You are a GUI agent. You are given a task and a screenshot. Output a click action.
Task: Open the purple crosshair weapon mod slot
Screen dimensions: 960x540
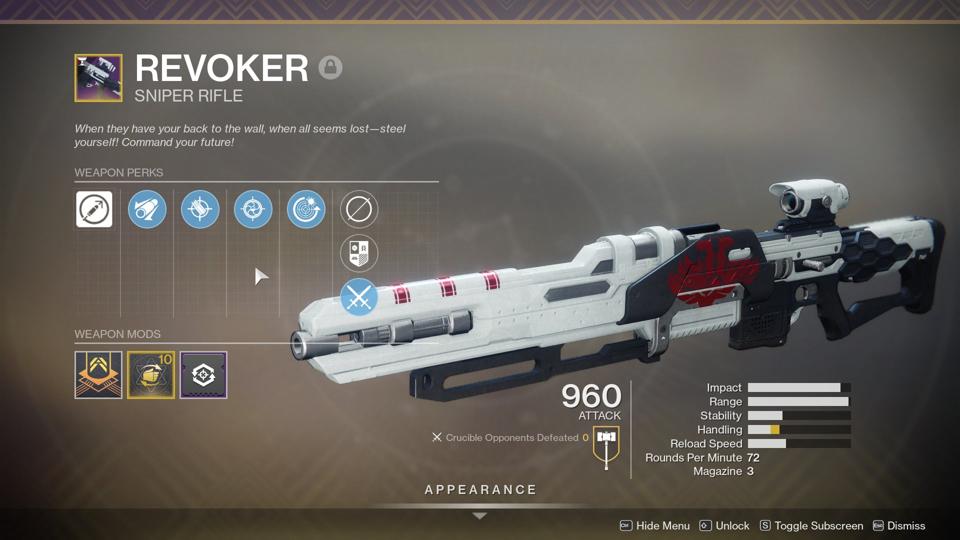pos(203,375)
